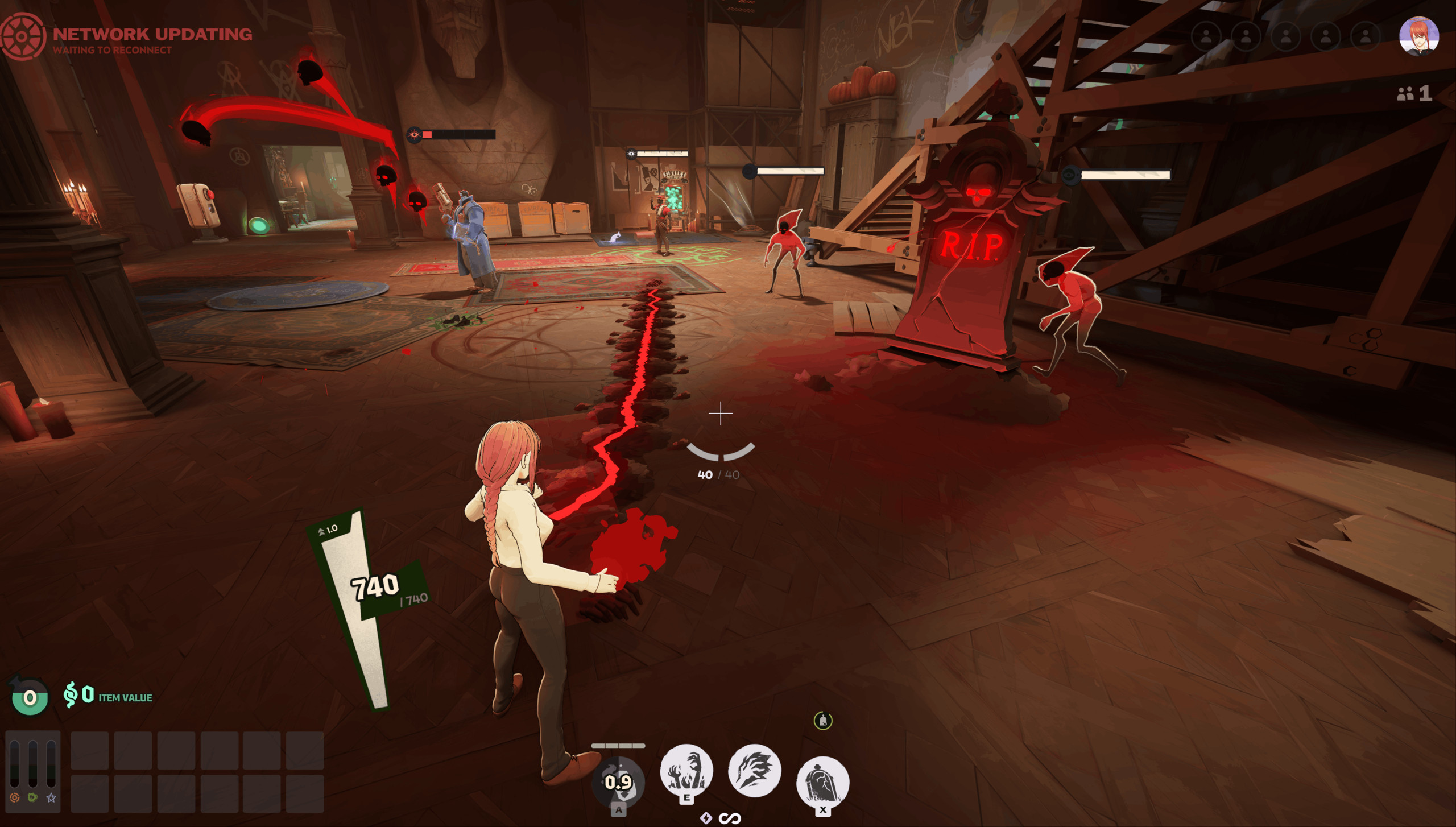
Task: Click the small tombstone buff status icon
Action: (823, 721)
